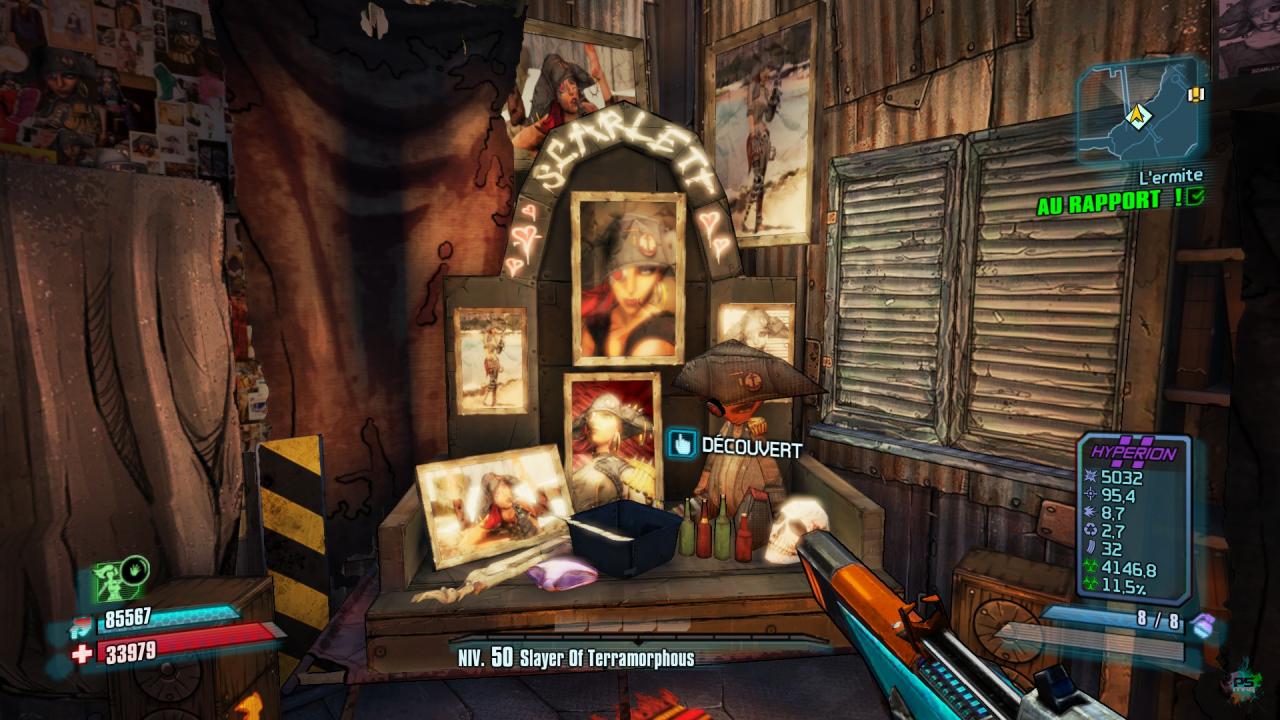Viewport: 1280px width, 720px height.
Task: Inspect the Hyperion weapon stats card
Action: point(1133,518)
